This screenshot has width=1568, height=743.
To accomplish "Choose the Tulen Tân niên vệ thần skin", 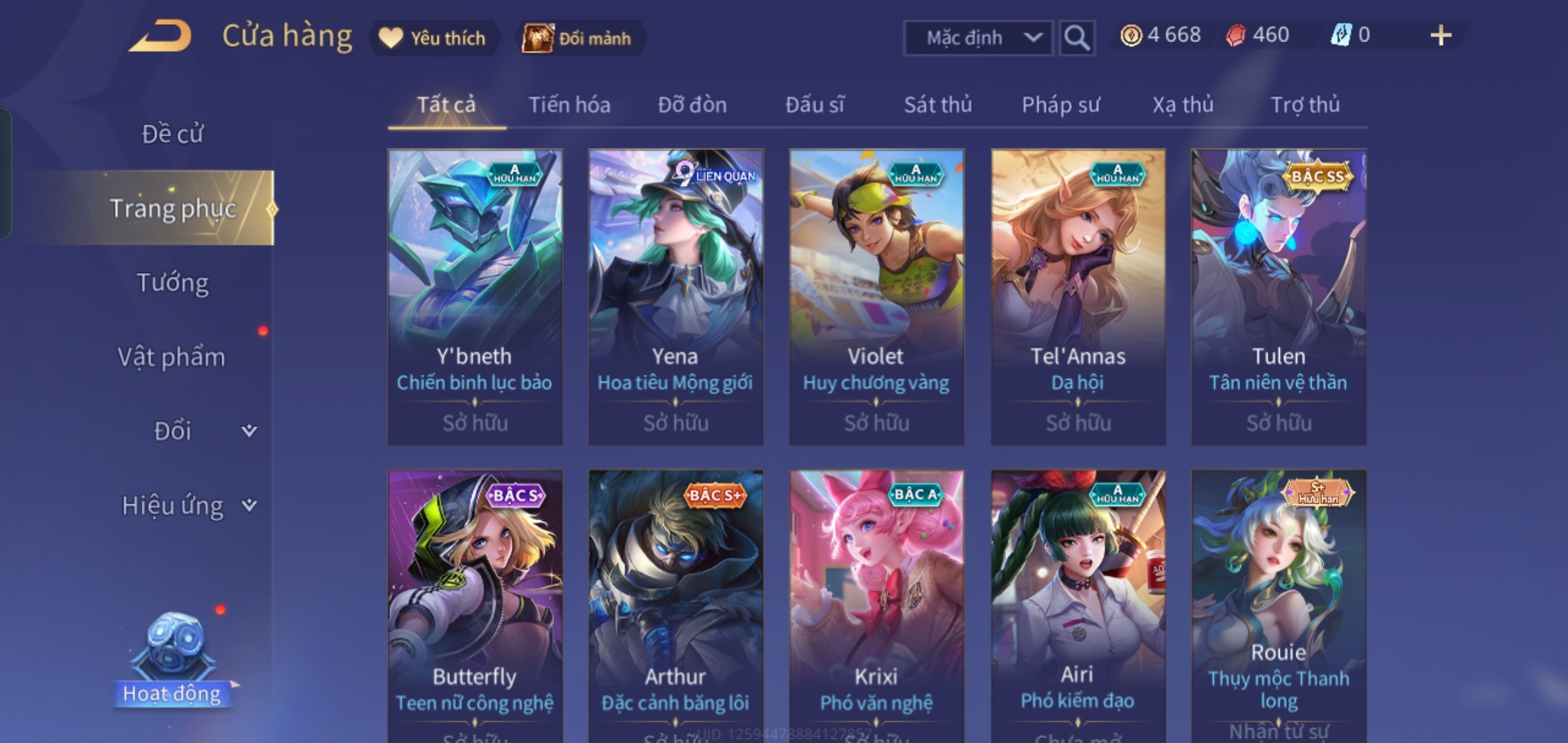I will click(1278, 296).
